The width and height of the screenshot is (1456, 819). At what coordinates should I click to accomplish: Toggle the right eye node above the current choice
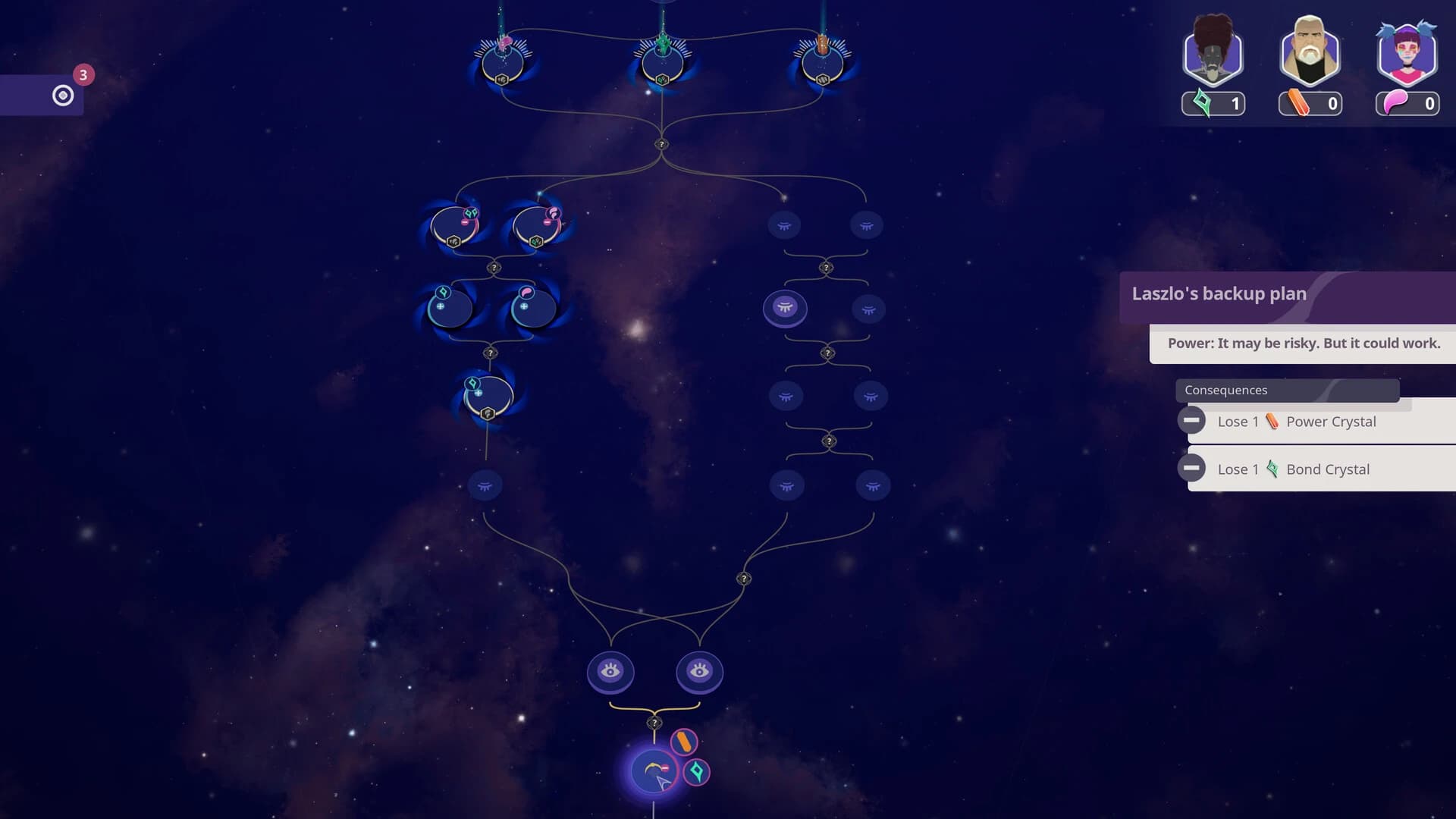point(699,672)
